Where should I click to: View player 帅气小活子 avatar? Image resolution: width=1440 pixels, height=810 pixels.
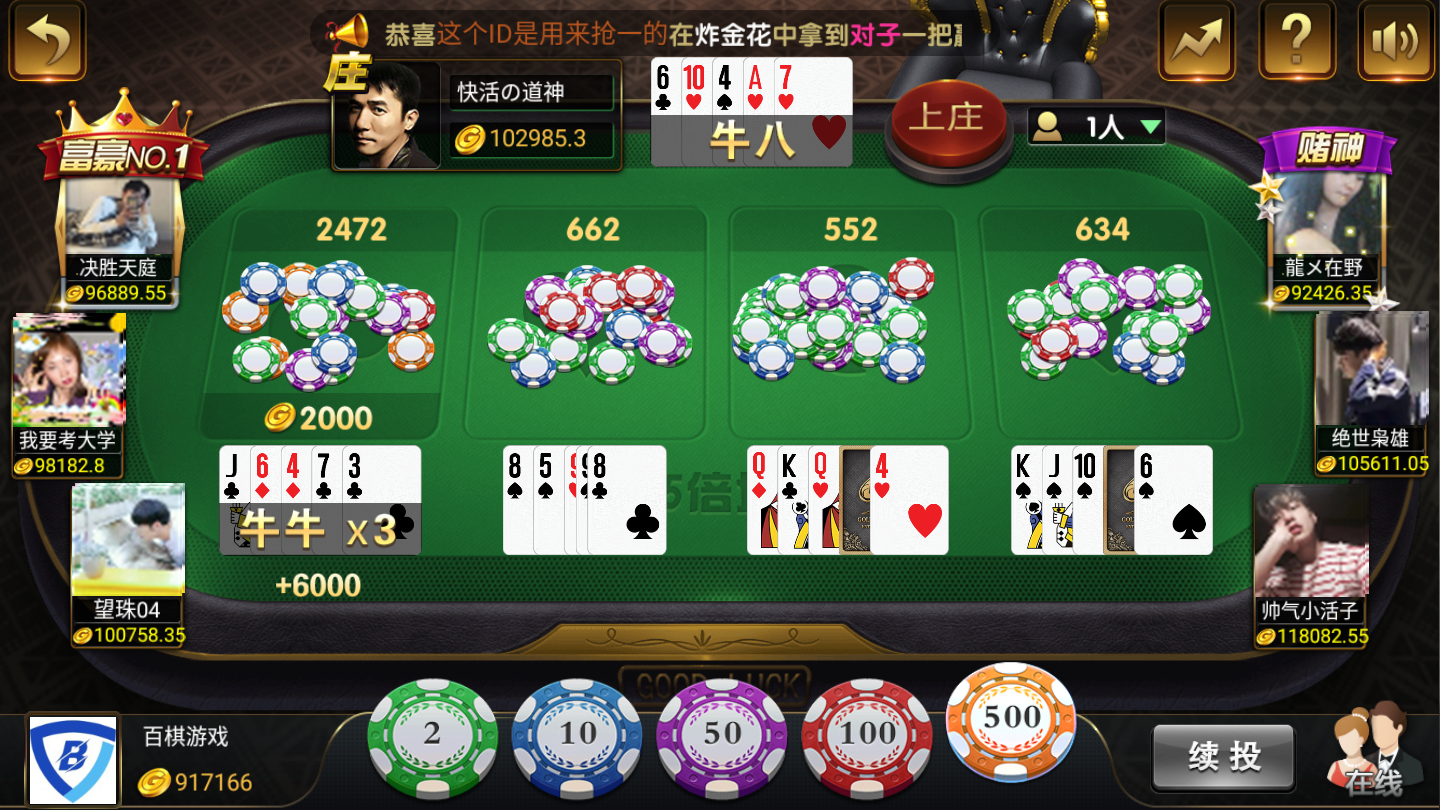(1311, 541)
